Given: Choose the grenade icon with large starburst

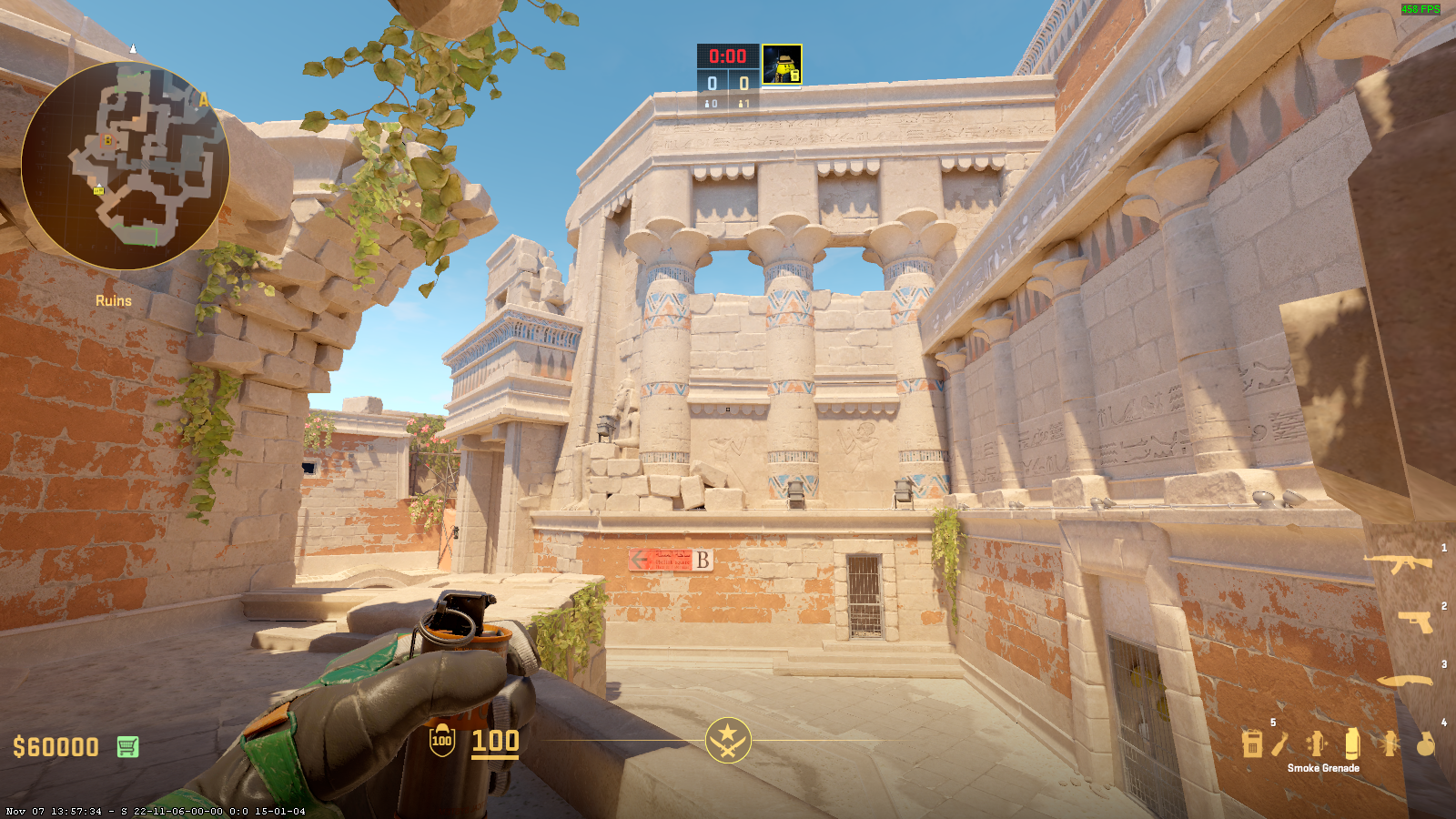Looking at the screenshot, I should pos(1389,743).
